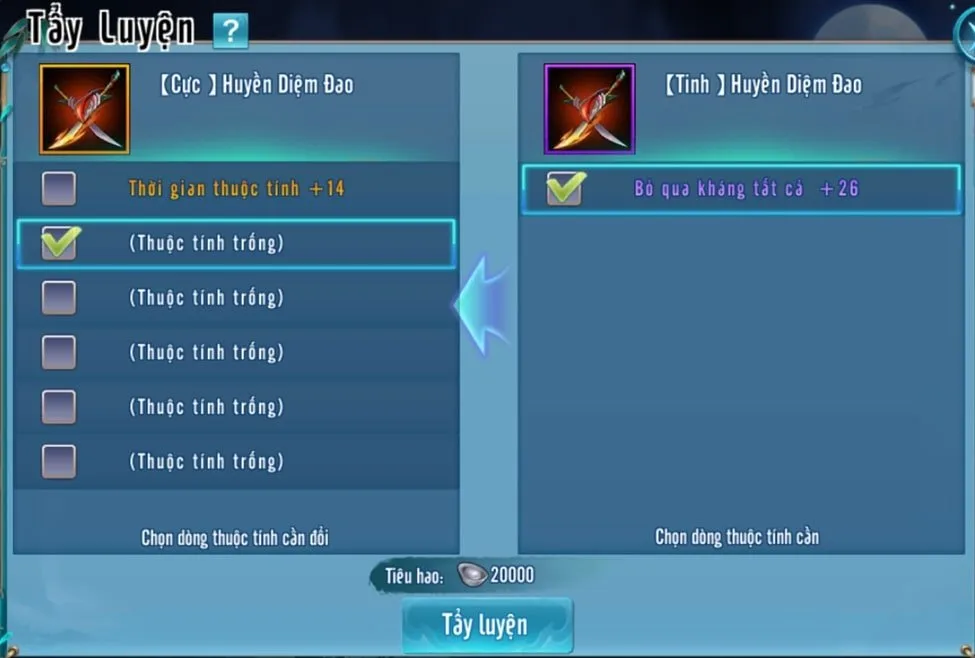
Task: Uncheck the ticked Thuộc tính trống row
Action: (x=59, y=243)
